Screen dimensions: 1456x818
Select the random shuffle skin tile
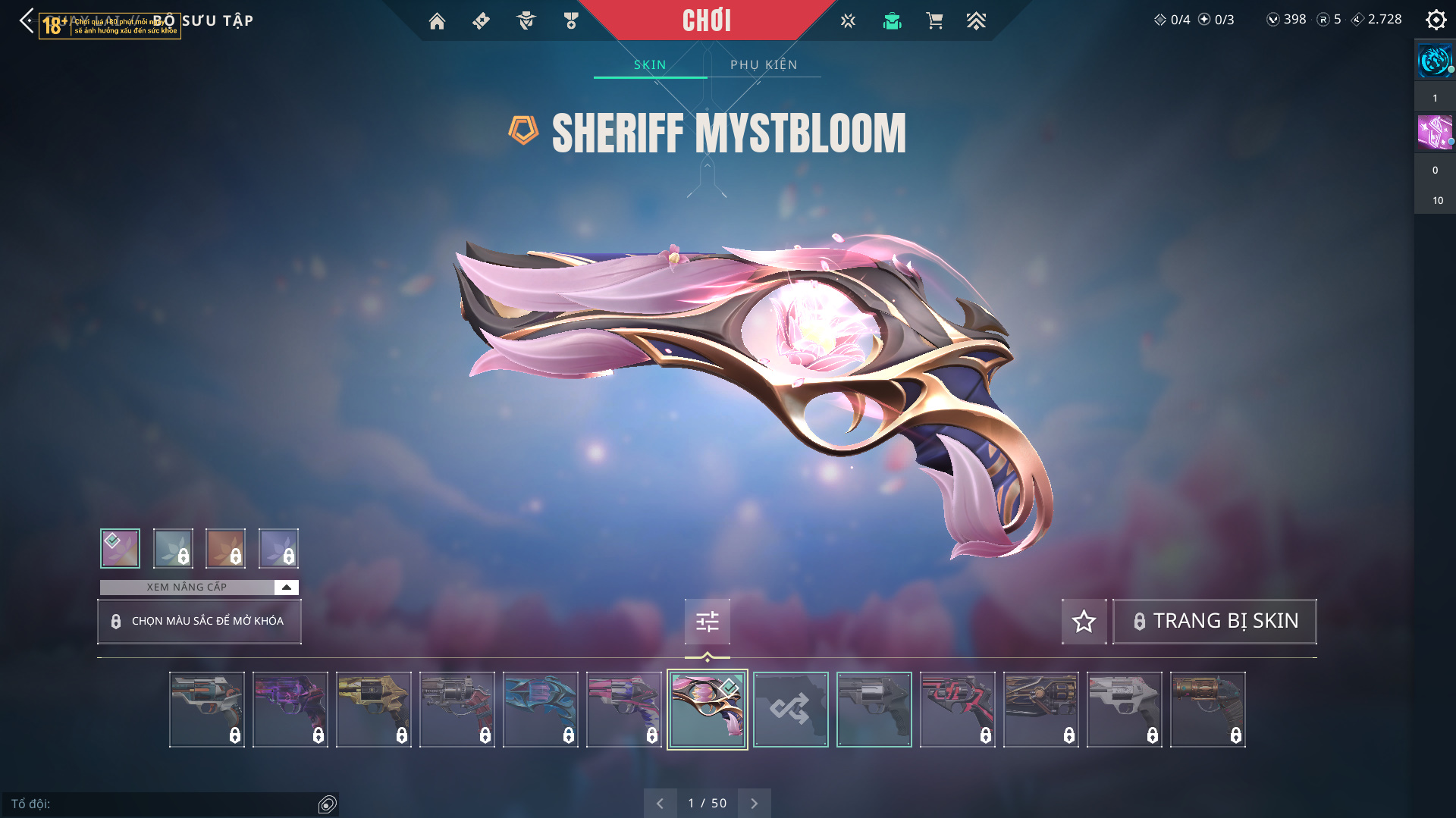tap(790, 710)
